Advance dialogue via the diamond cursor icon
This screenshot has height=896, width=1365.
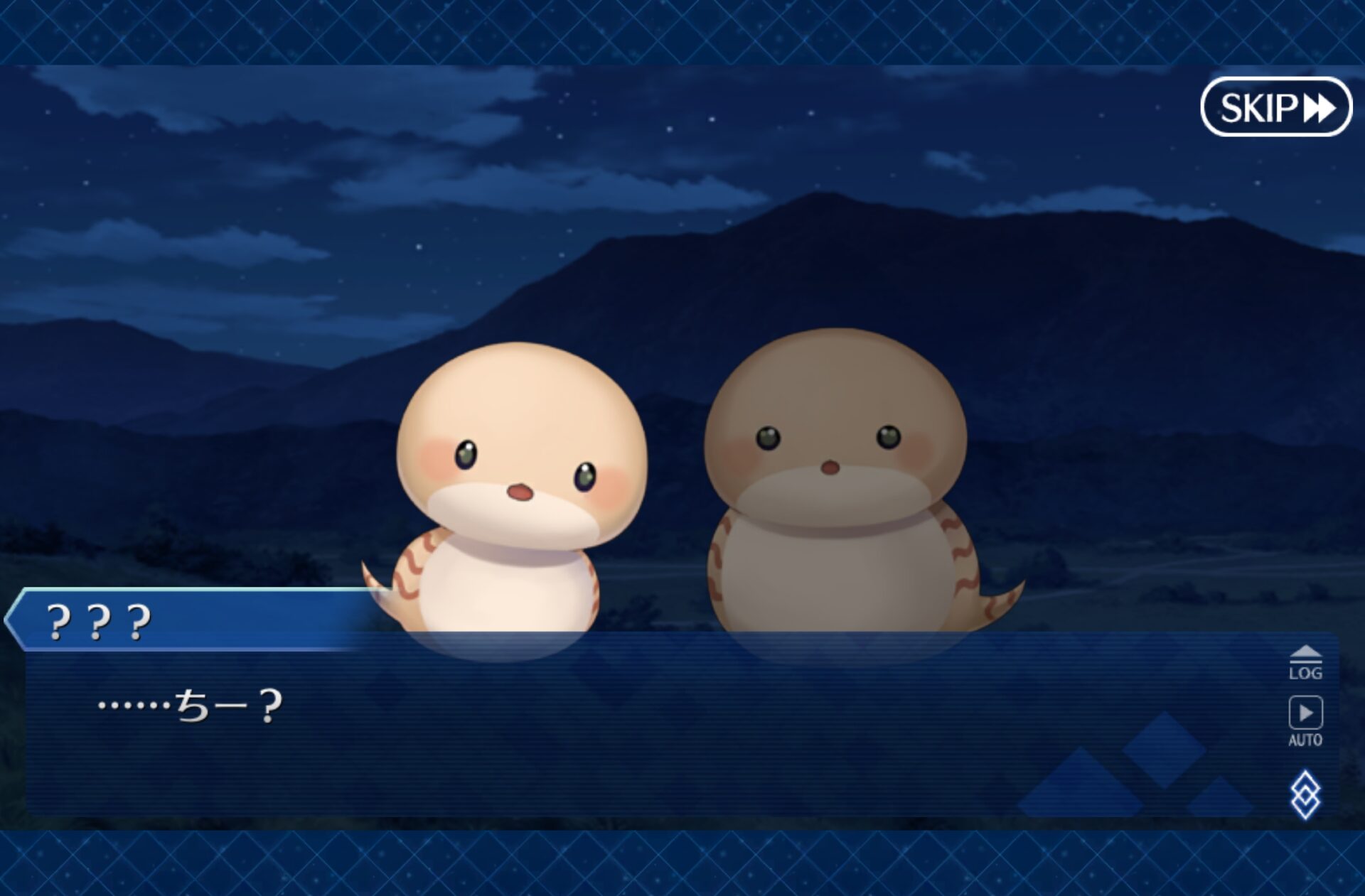tap(1305, 794)
